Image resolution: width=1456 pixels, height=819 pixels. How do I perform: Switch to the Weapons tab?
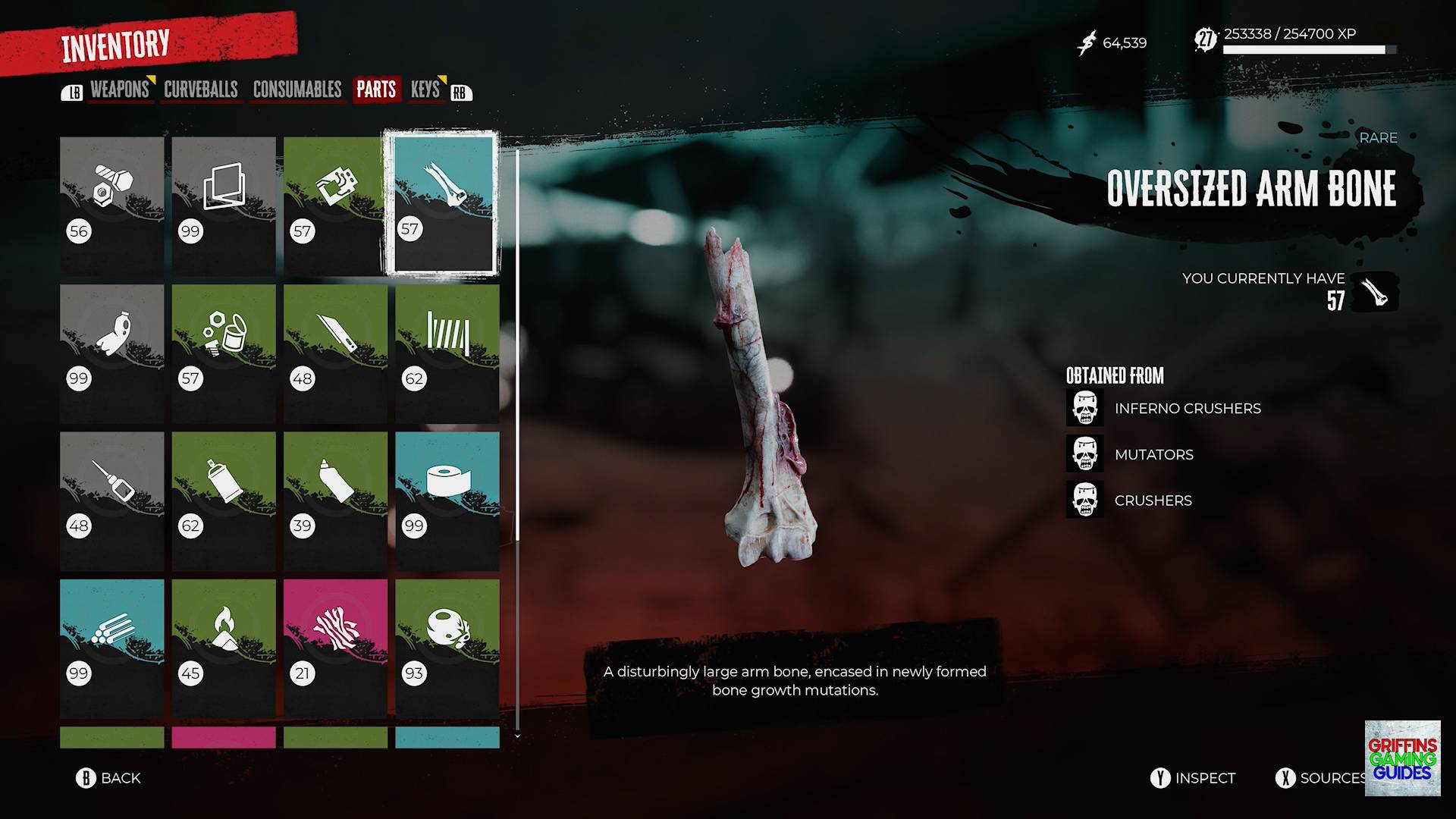119,89
